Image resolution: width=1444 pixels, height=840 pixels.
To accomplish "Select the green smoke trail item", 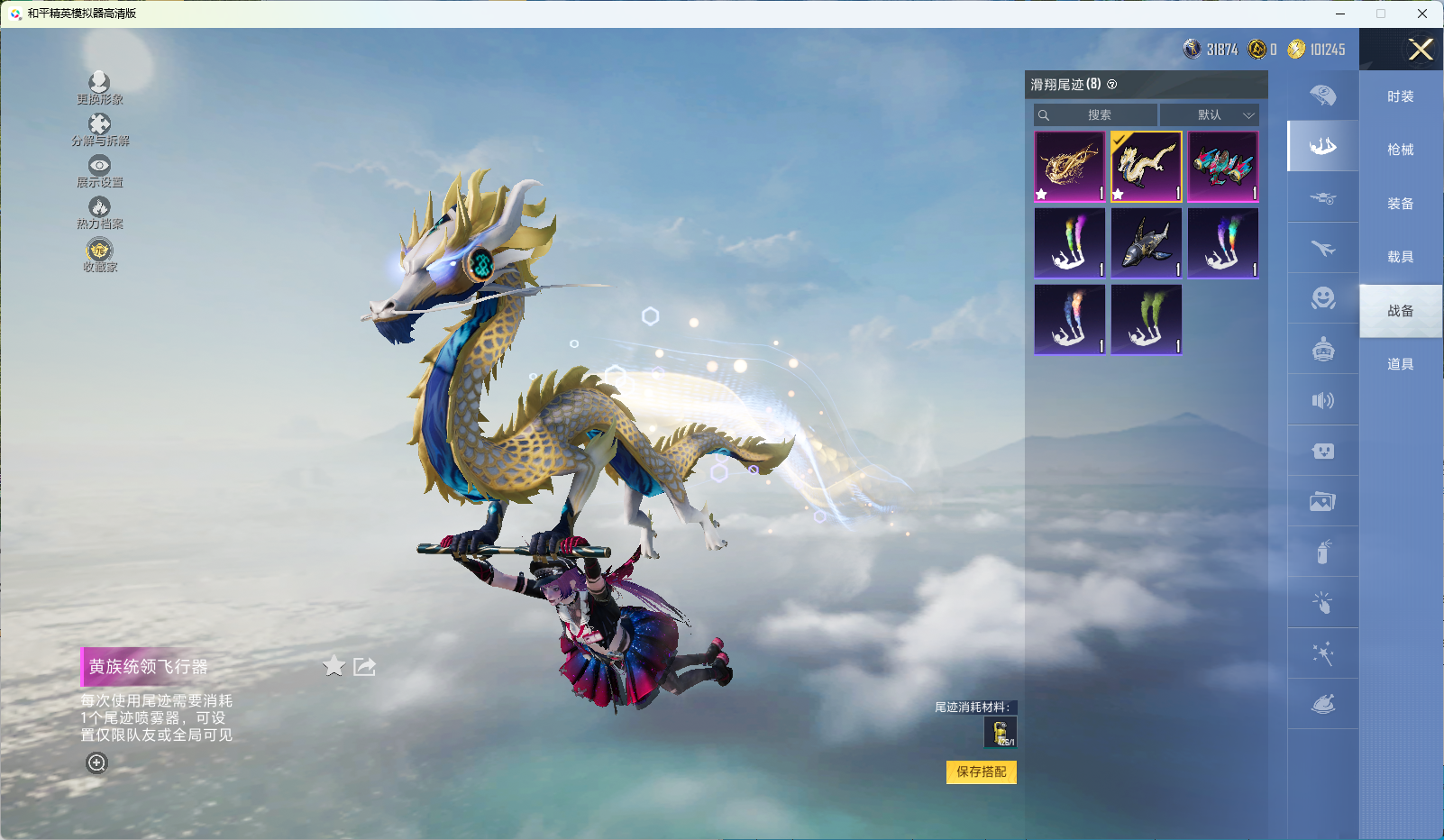I will [1147, 320].
